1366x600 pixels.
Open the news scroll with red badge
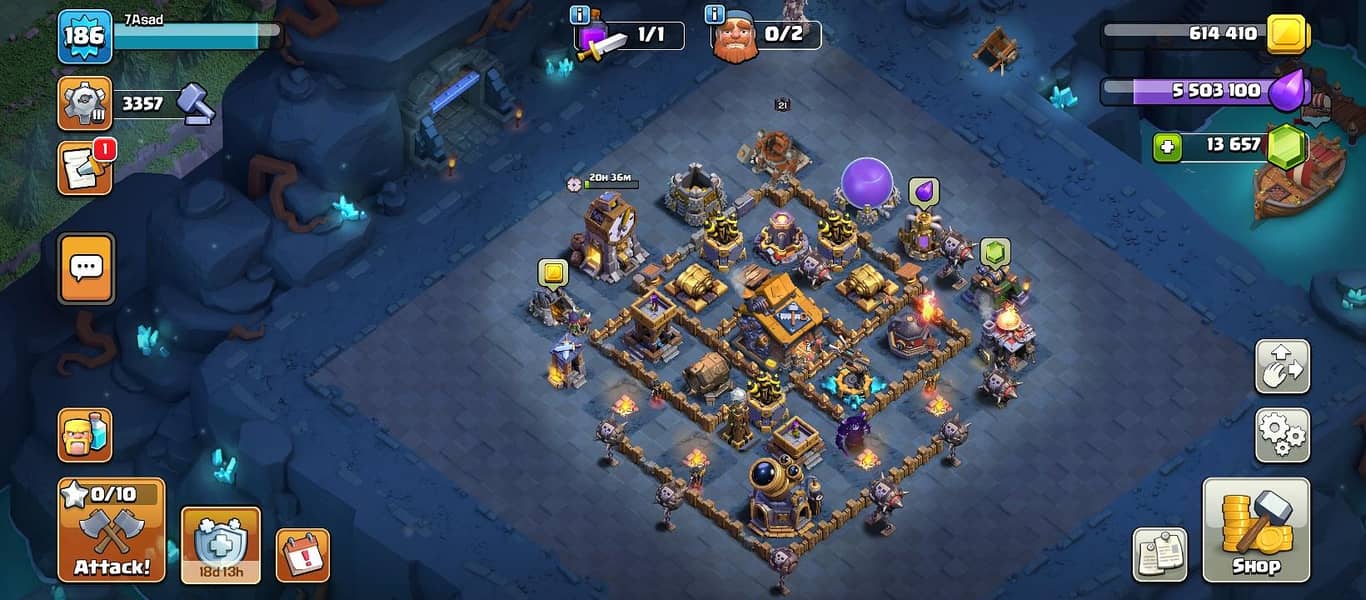tap(85, 168)
